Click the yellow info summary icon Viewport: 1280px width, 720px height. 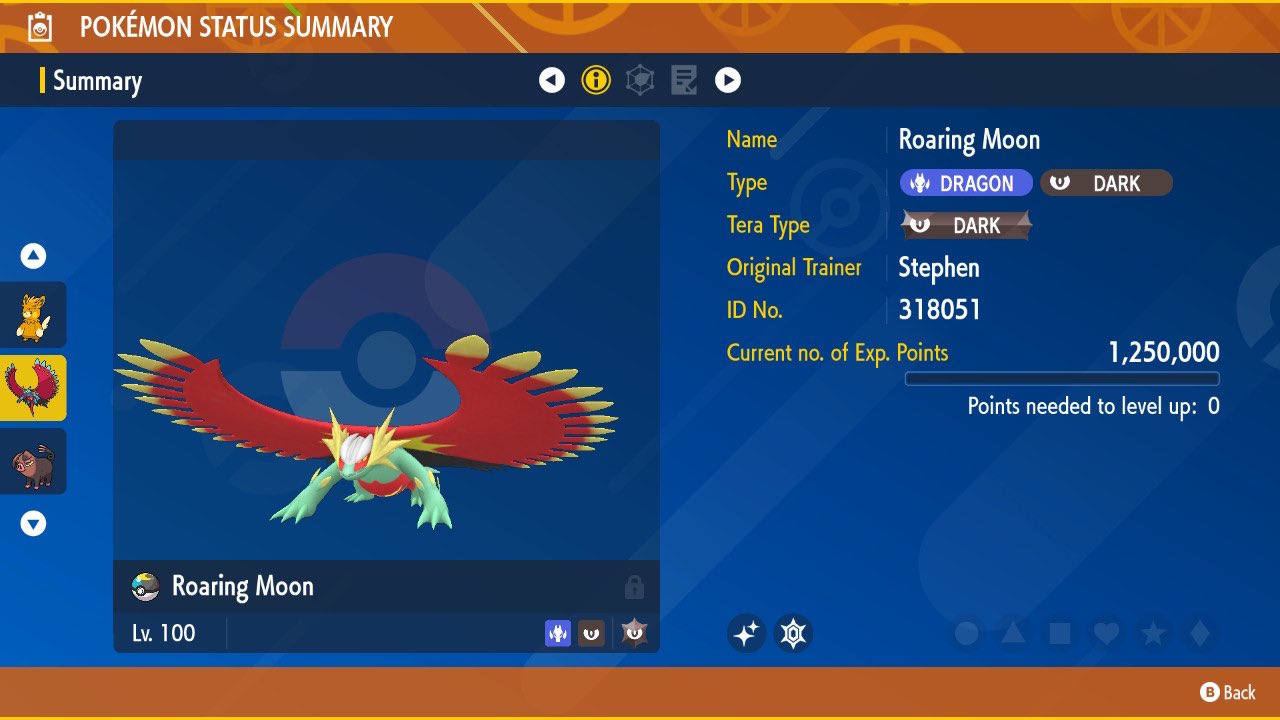coord(596,79)
